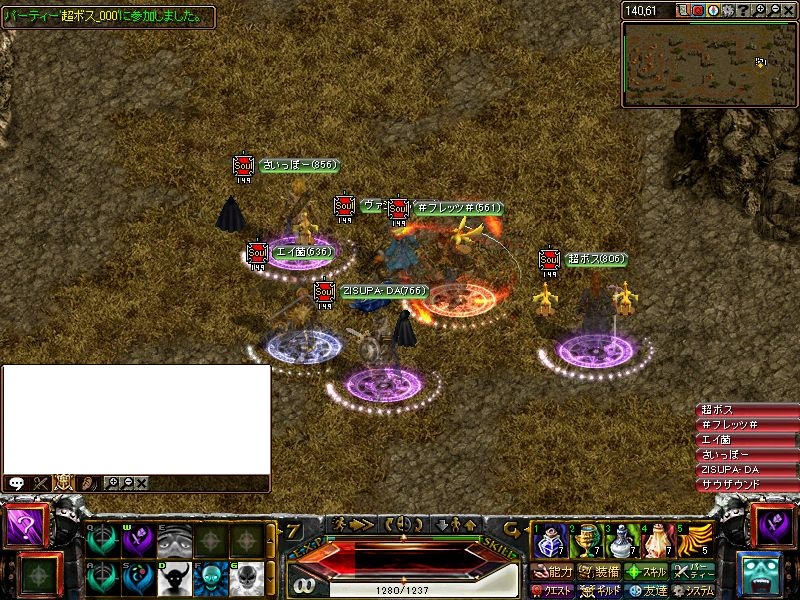Open the 装備 (equipment) menu

pos(599,572)
